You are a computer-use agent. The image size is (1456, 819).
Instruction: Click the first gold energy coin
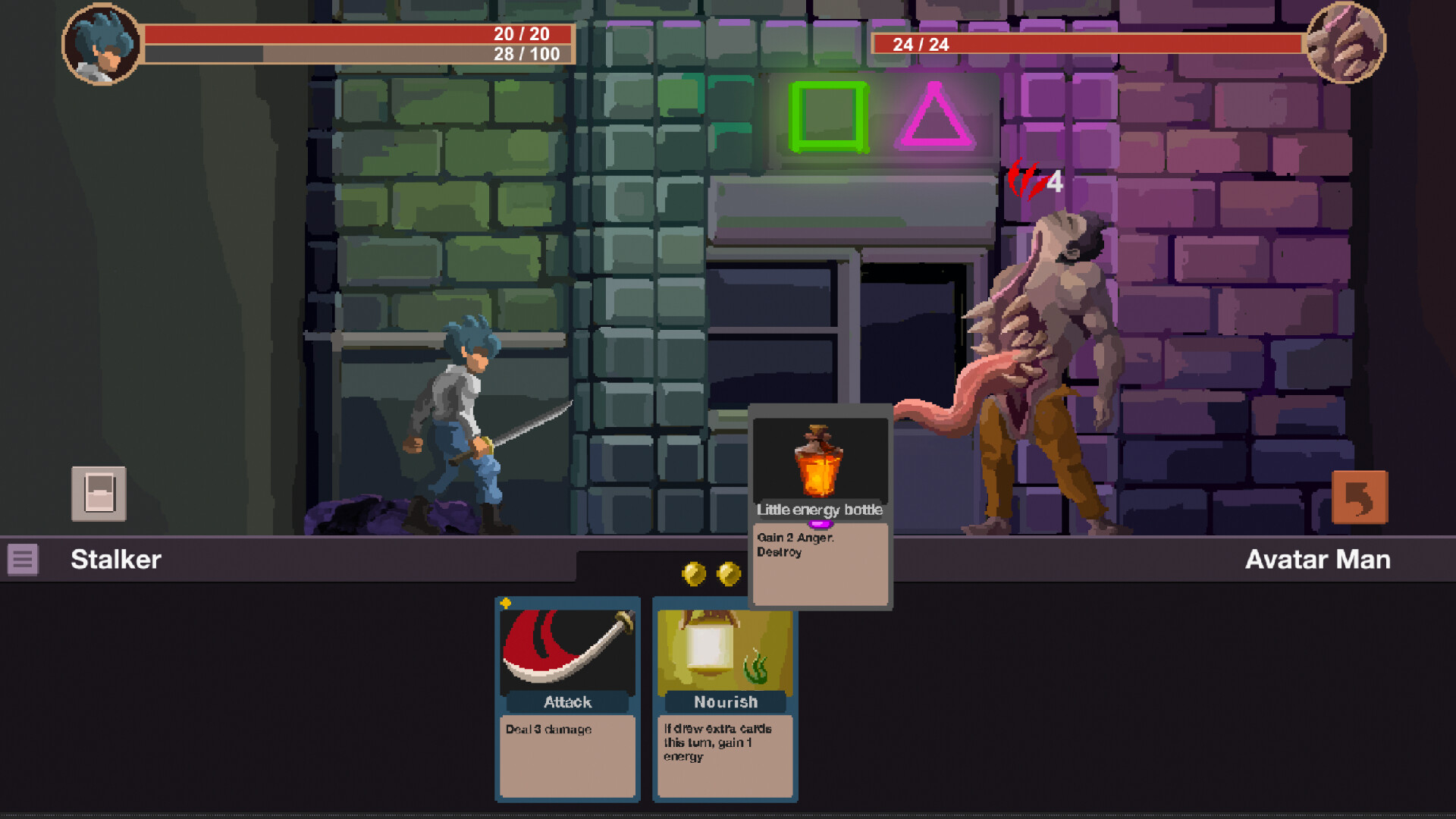692,573
